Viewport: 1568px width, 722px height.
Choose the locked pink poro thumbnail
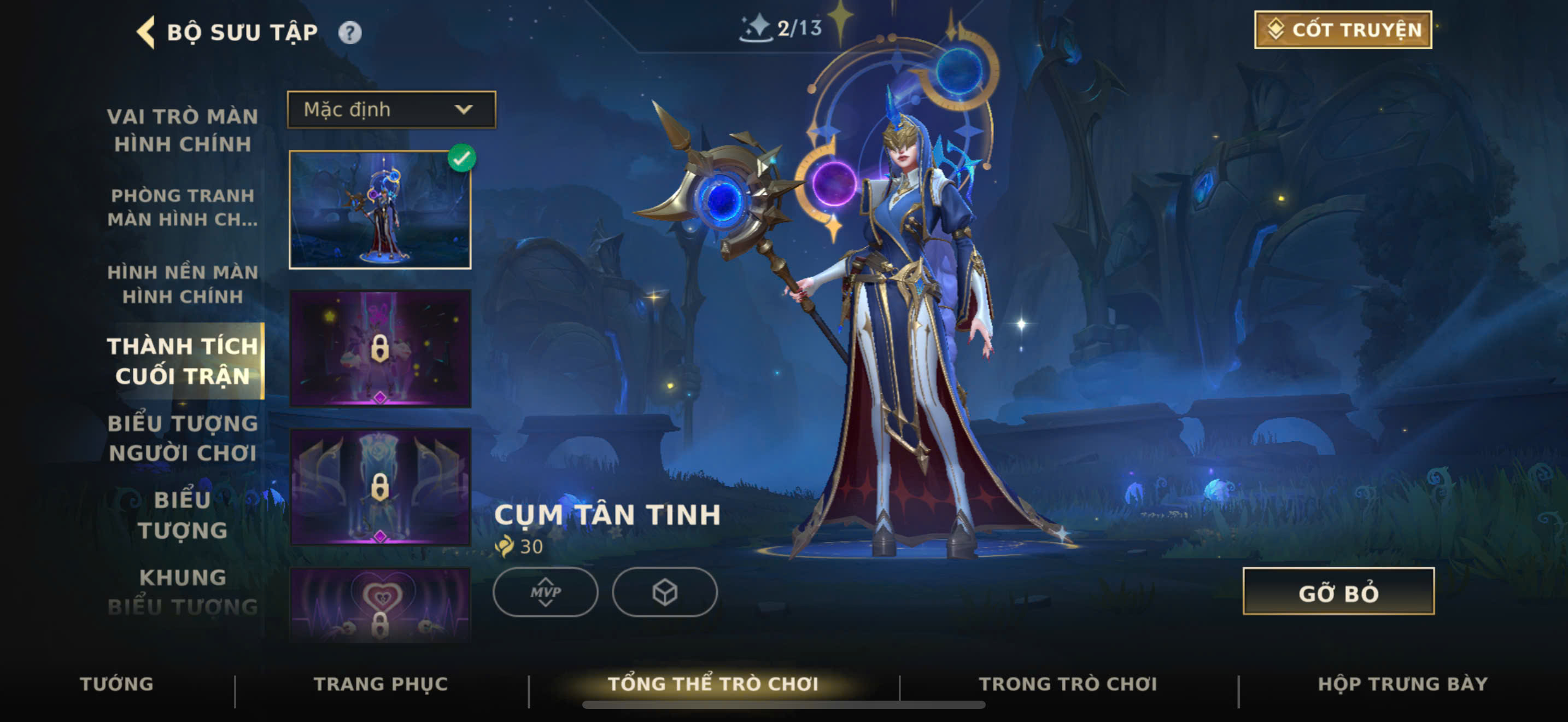pos(380,348)
